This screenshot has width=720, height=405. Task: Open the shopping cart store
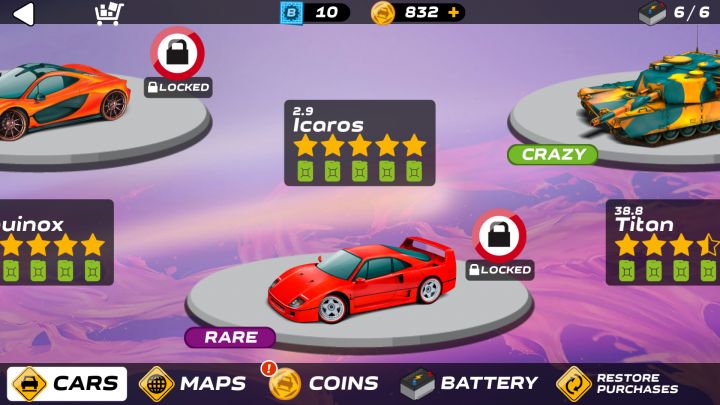108,13
